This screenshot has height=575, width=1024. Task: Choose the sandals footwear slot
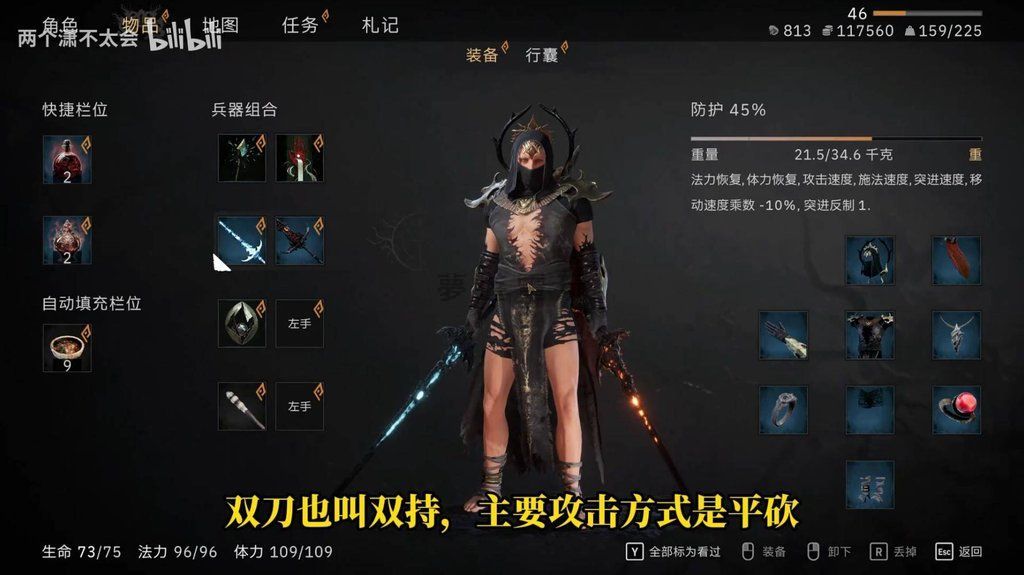pos(869,484)
